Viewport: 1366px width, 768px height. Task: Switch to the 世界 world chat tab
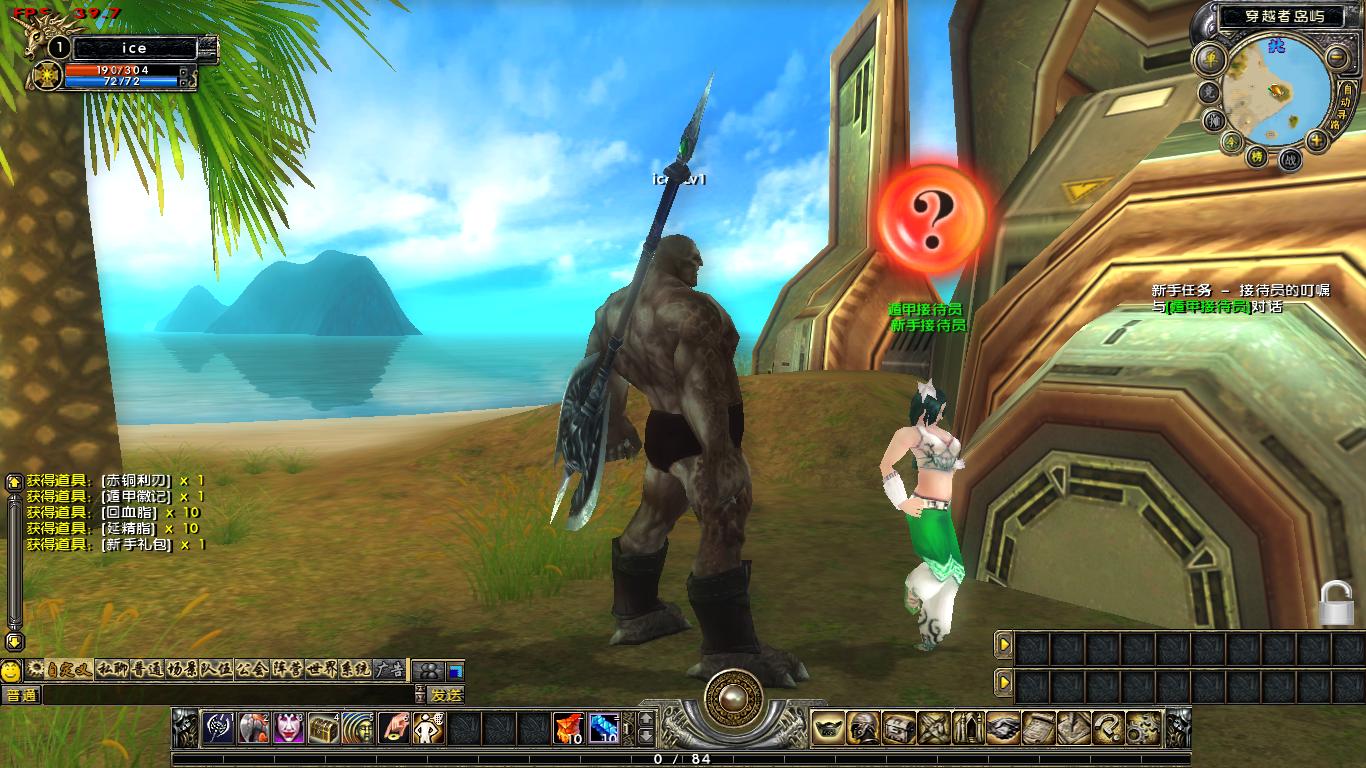coord(323,669)
